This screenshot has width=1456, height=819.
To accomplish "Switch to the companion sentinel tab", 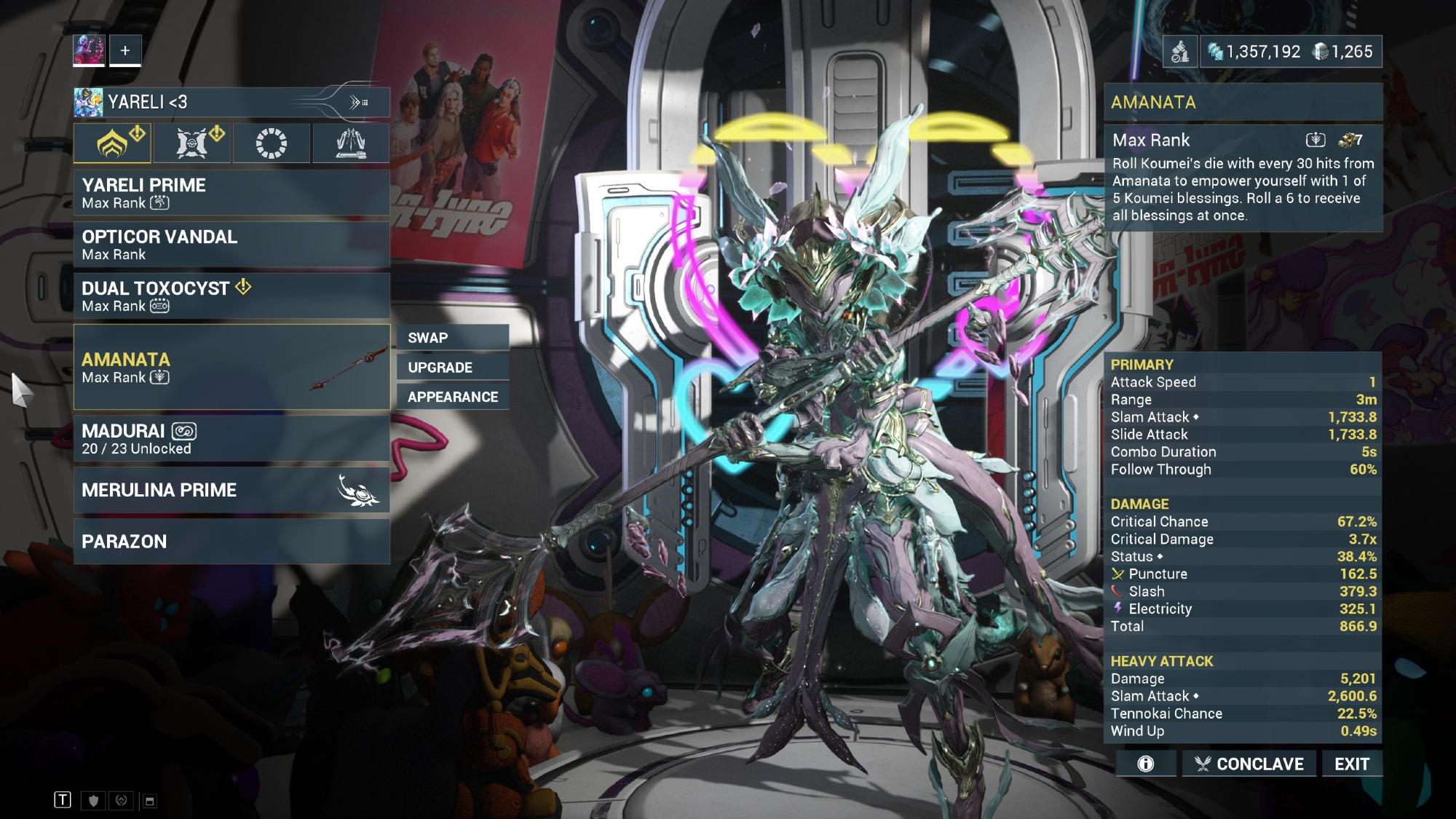I will (x=192, y=143).
